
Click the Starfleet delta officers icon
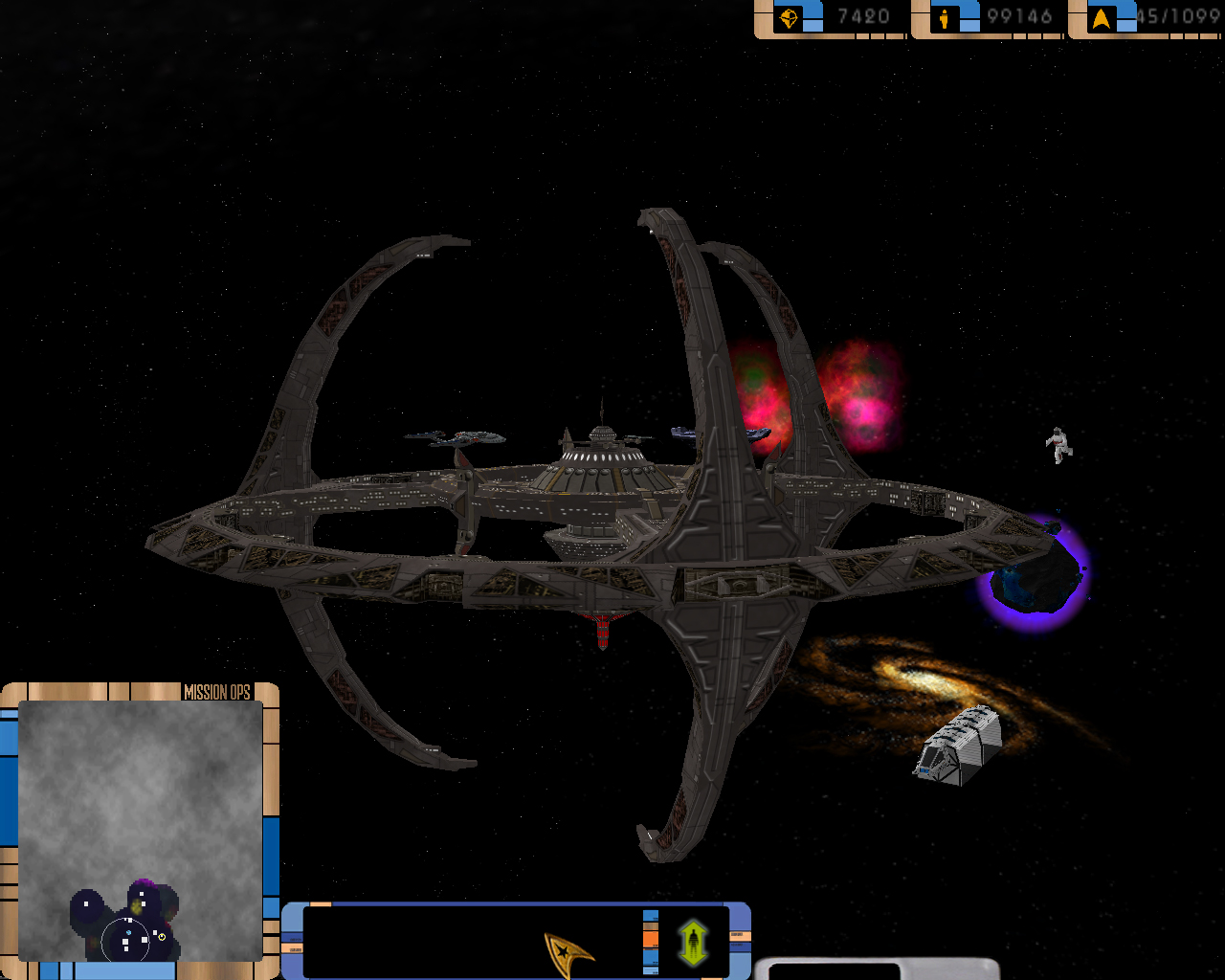pyautogui.click(x=1102, y=18)
